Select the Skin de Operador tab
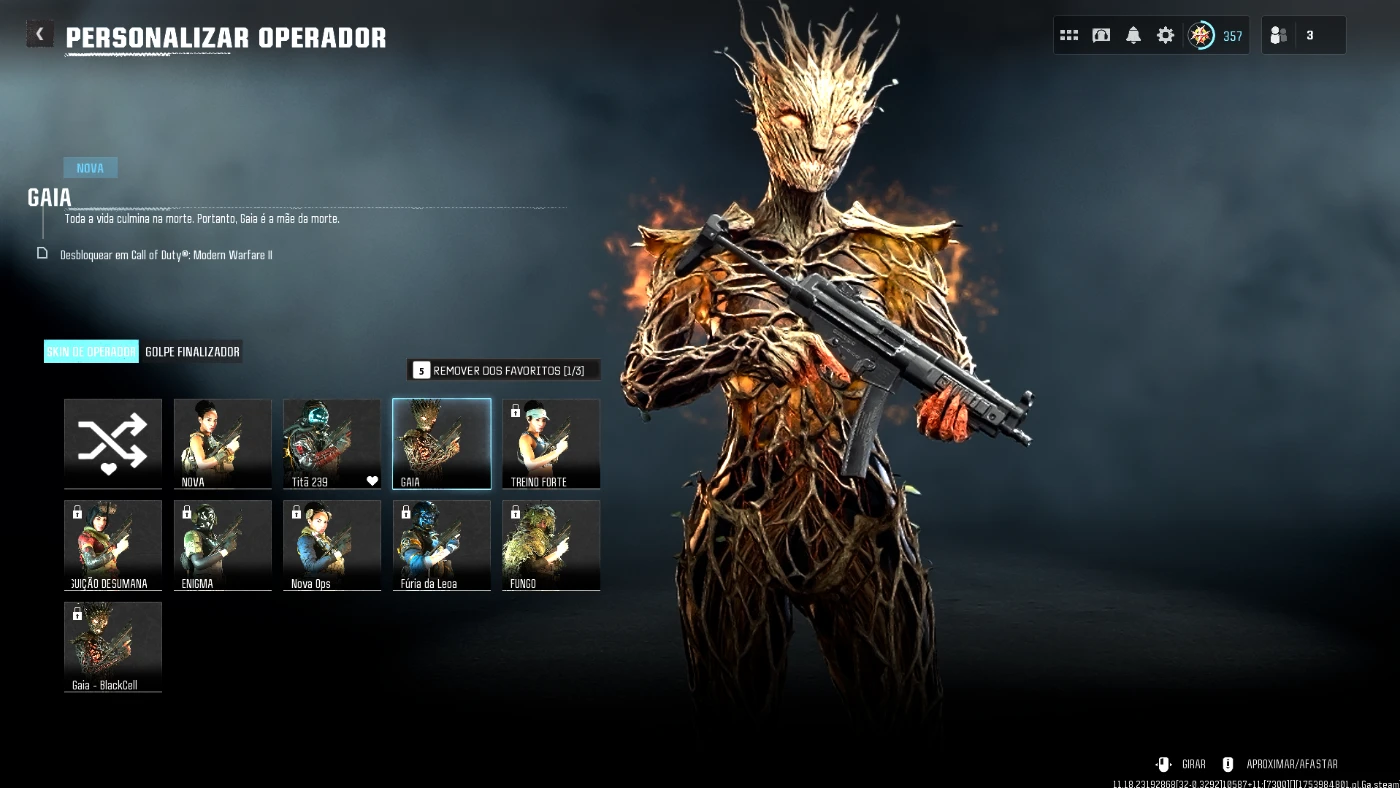1400x788 pixels. (x=91, y=352)
